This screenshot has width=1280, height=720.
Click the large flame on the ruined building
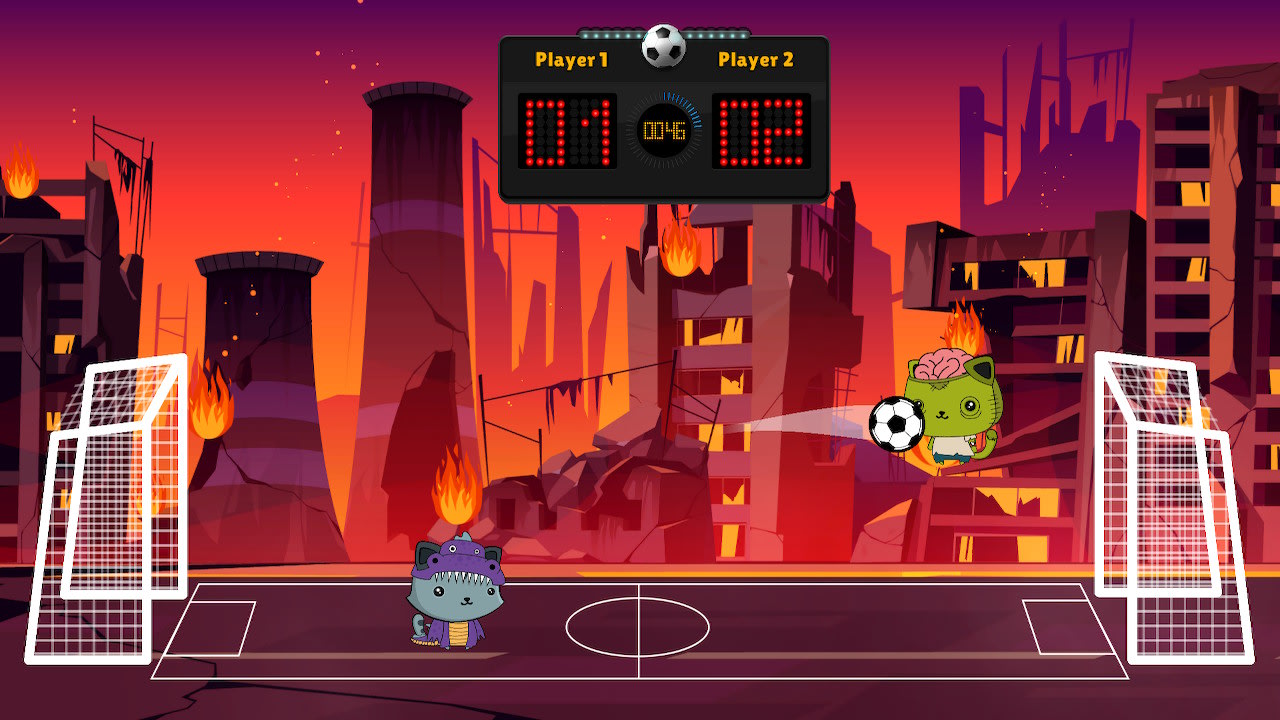click(679, 255)
